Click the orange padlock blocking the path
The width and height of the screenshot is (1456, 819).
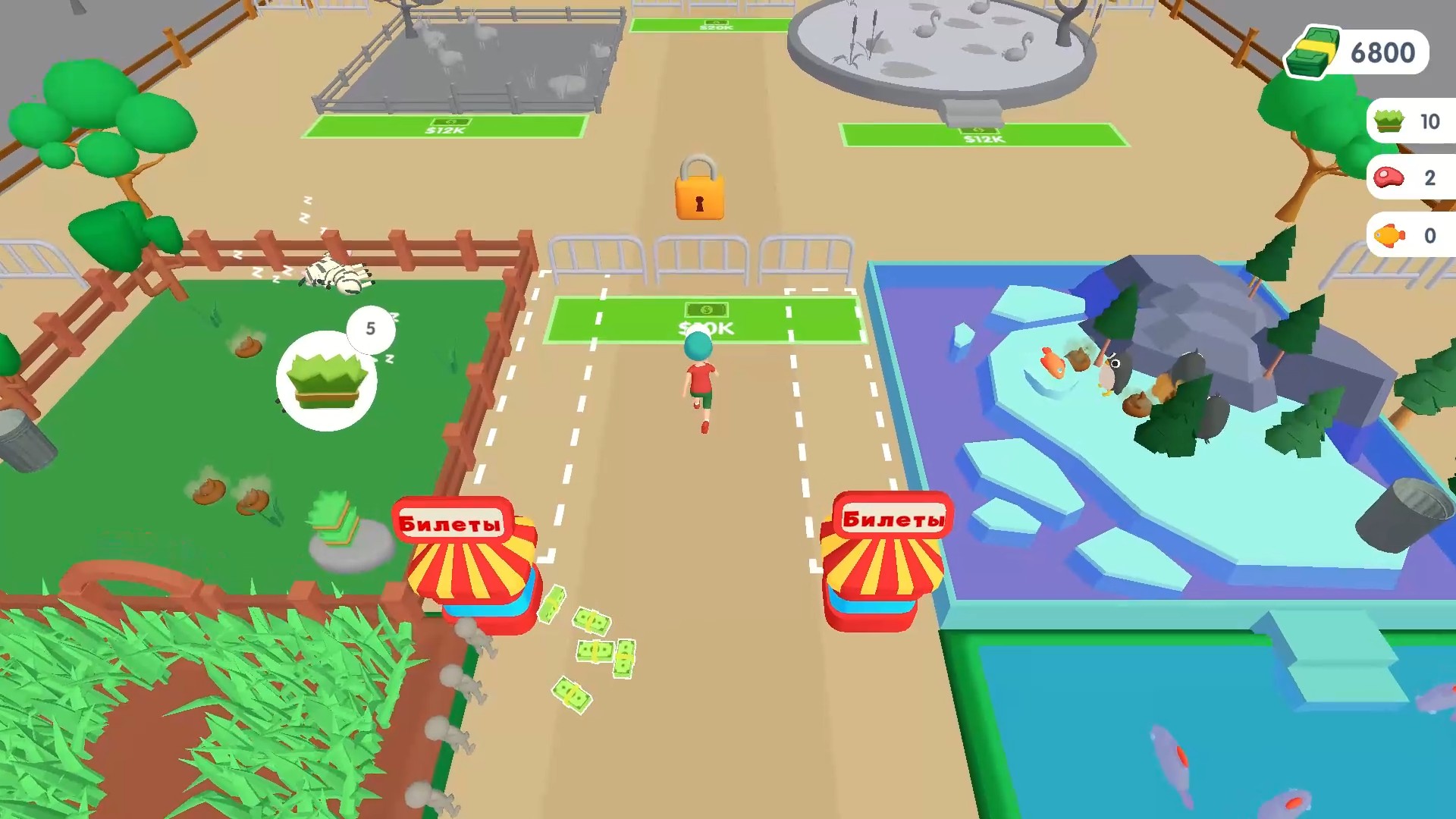[x=700, y=190]
